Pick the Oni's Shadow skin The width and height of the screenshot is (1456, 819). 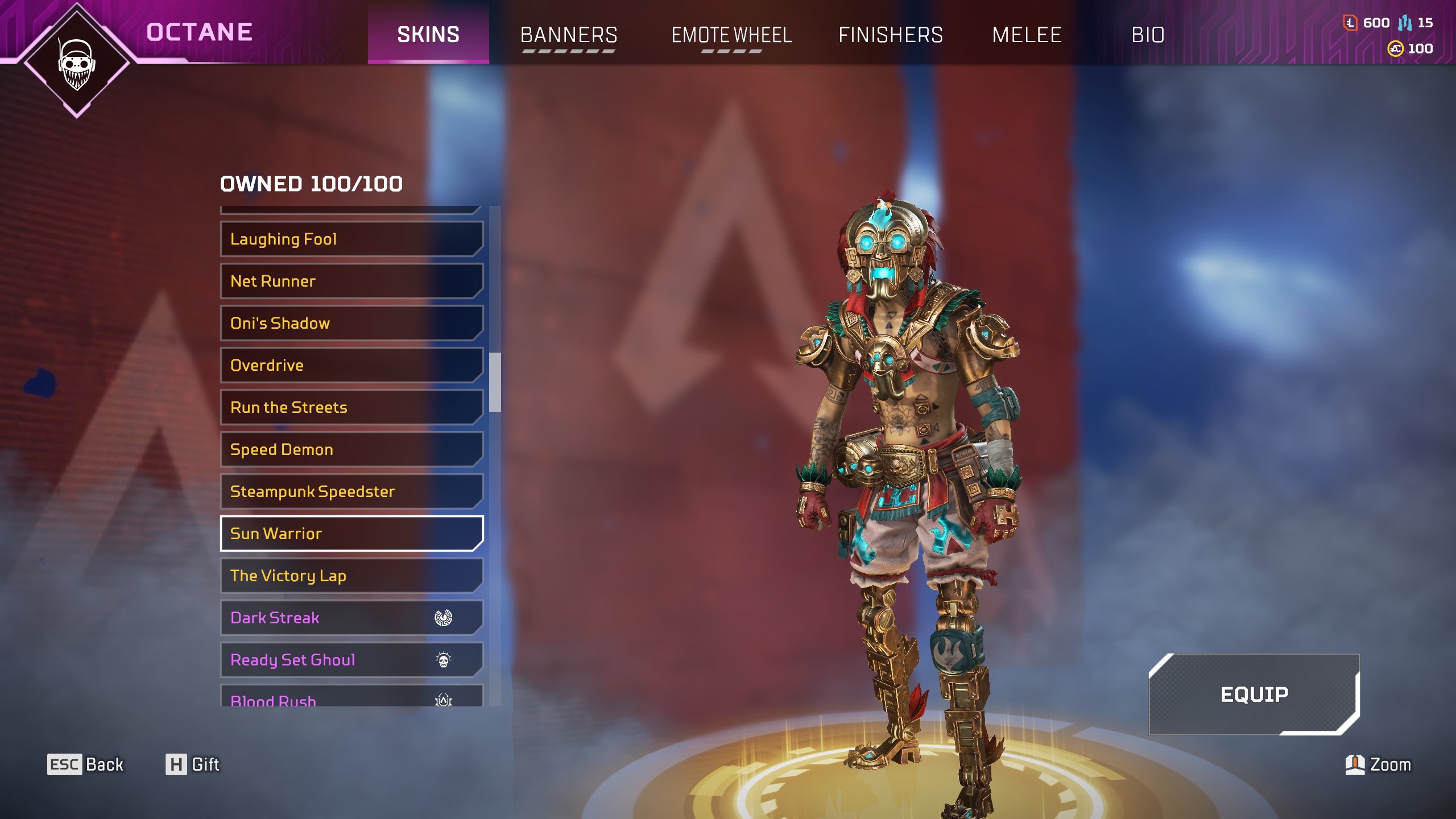(351, 323)
